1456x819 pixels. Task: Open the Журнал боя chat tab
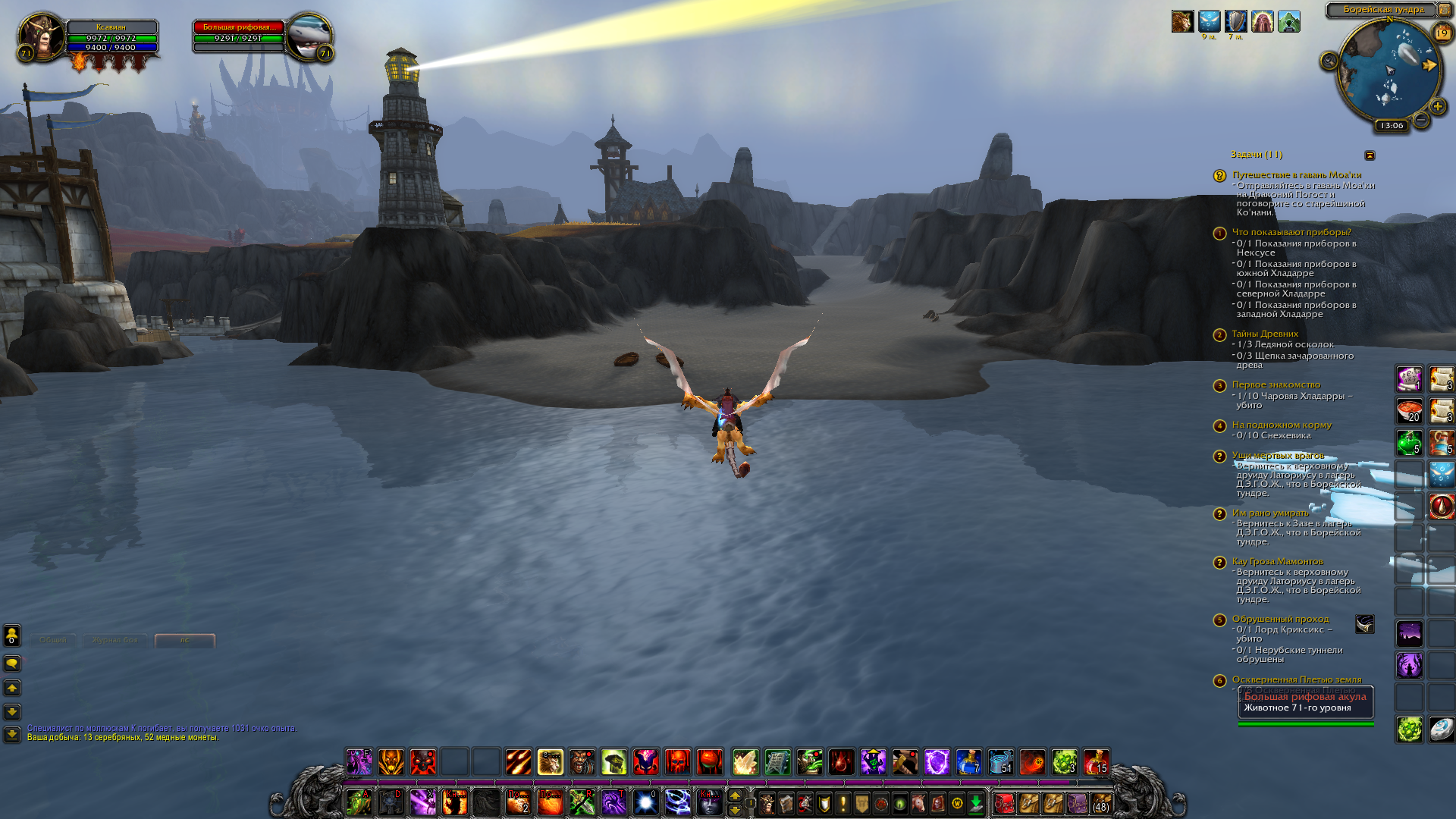point(115,640)
